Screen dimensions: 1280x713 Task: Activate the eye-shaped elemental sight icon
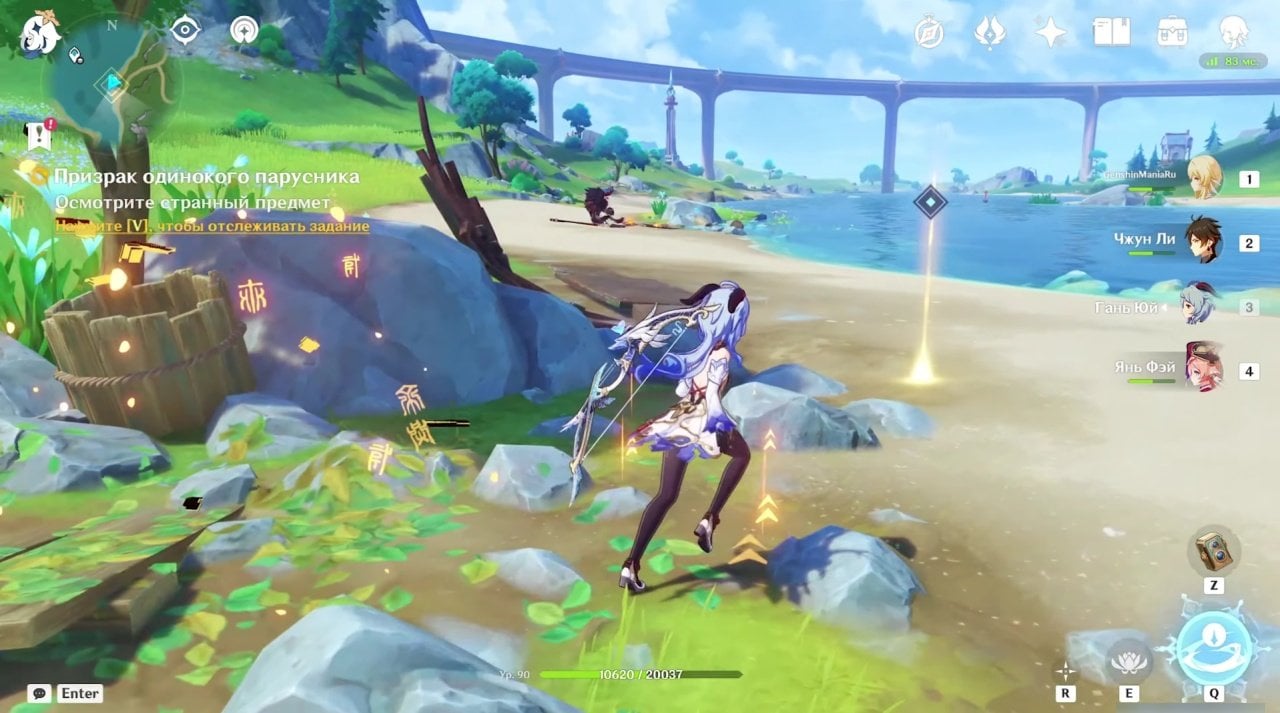pyautogui.click(x=185, y=30)
